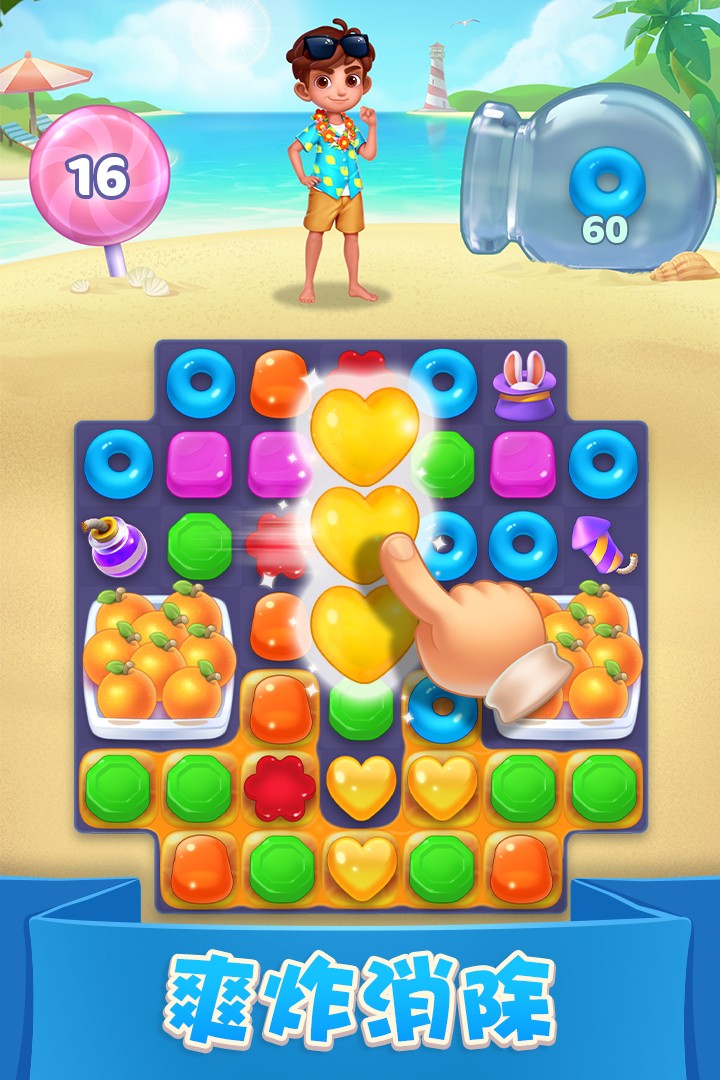This screenshot has width=720, height=1080.
Task: Select the blue donut left of the rabbit hat
Action: 442,383
